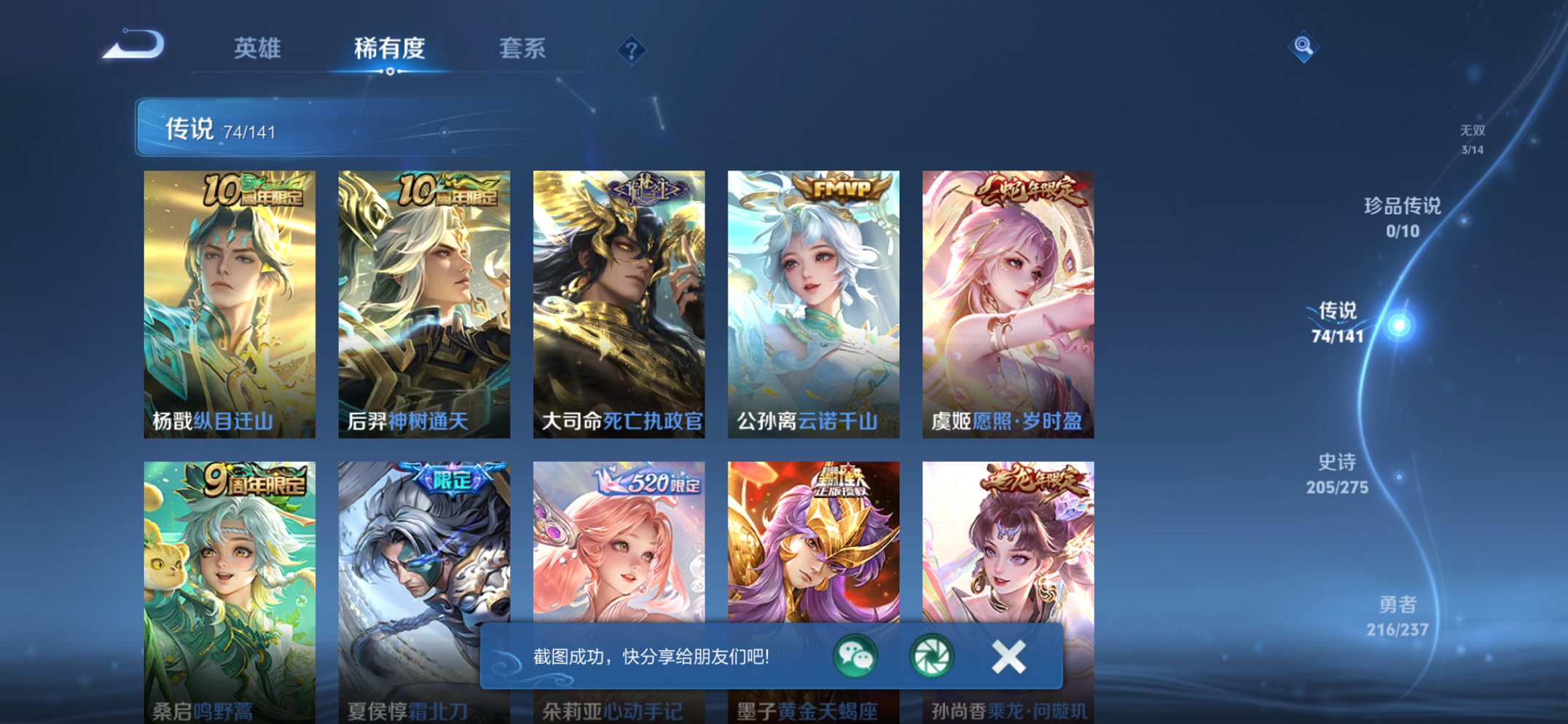1568x724 pixels.
Task: Select the 无双 rarity category
Action: pos(1472,137)
